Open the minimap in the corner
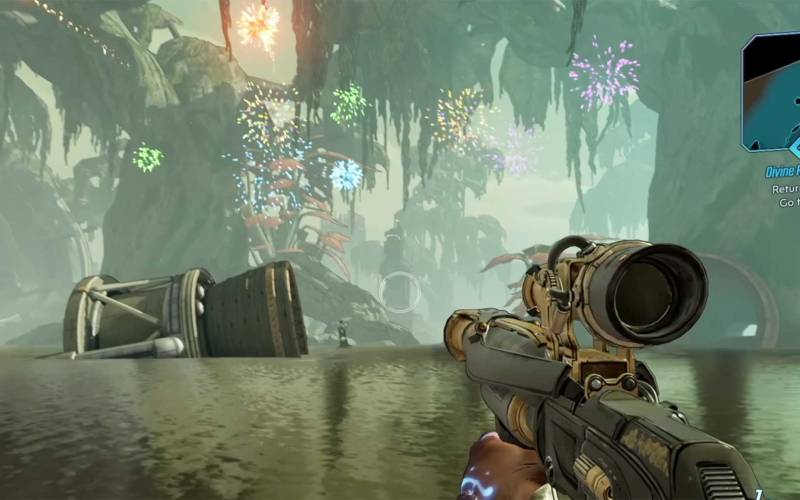Image resolution: width=800 pixels, height=500 pixels. [772, 92]
